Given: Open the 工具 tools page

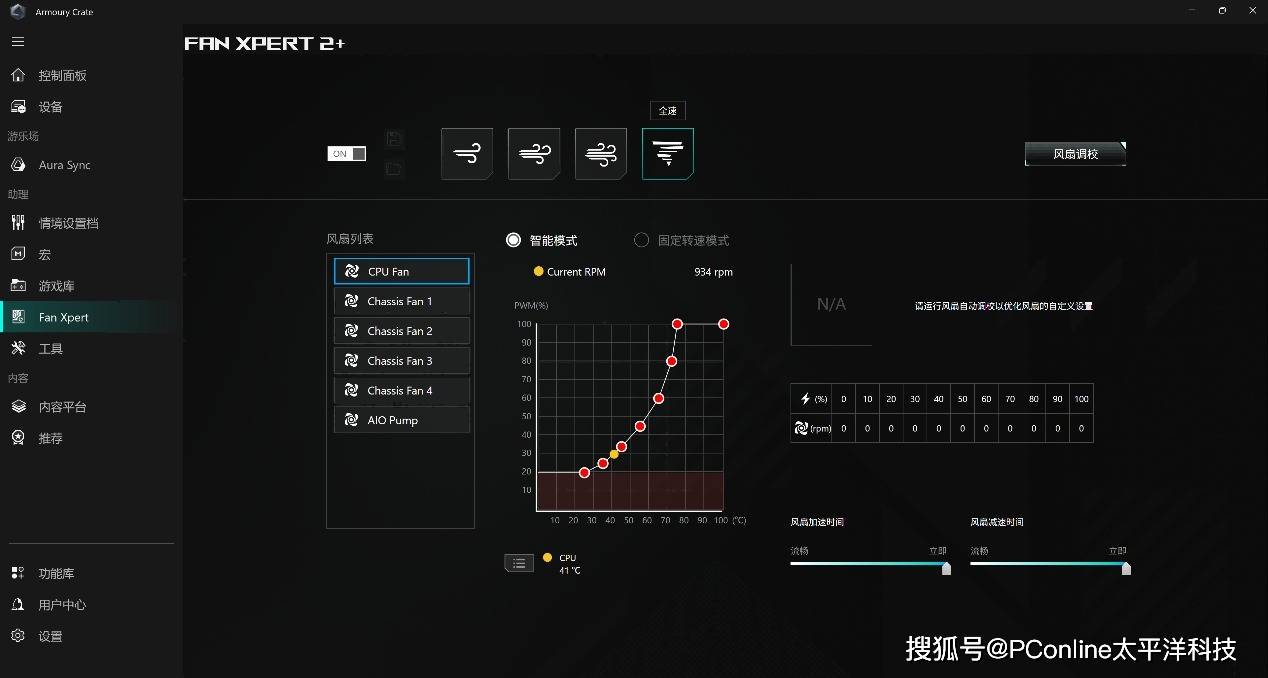Looking at the screenshot, I should (x=50, y=349).
